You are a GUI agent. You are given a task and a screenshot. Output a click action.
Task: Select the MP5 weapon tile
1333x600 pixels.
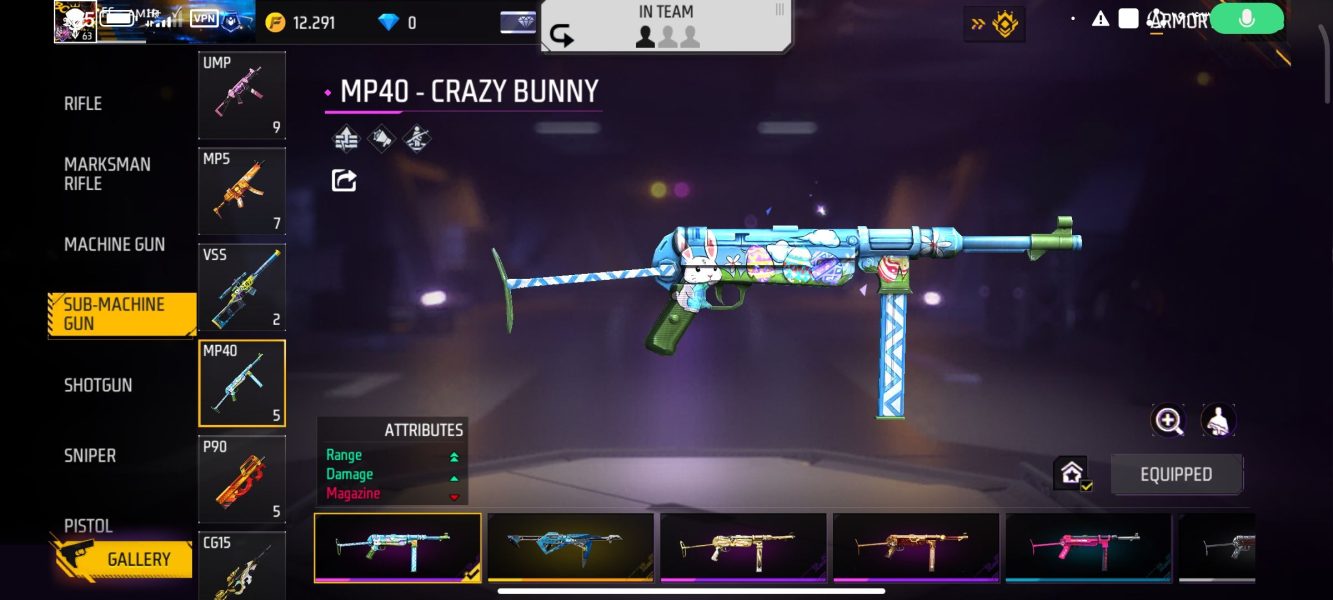pos(242,191)
